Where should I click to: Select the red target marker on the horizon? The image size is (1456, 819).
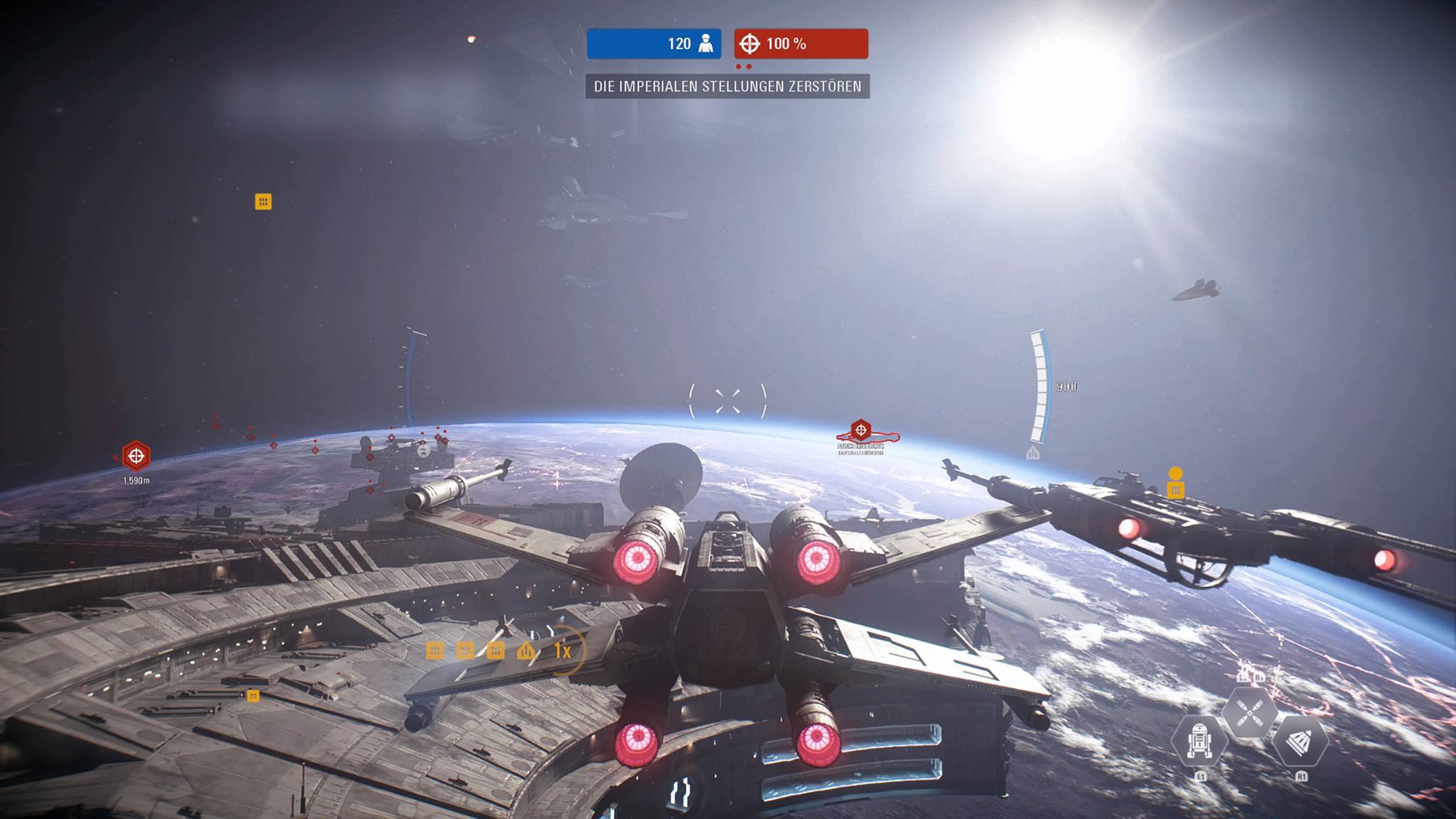click(x=861, y=430)
